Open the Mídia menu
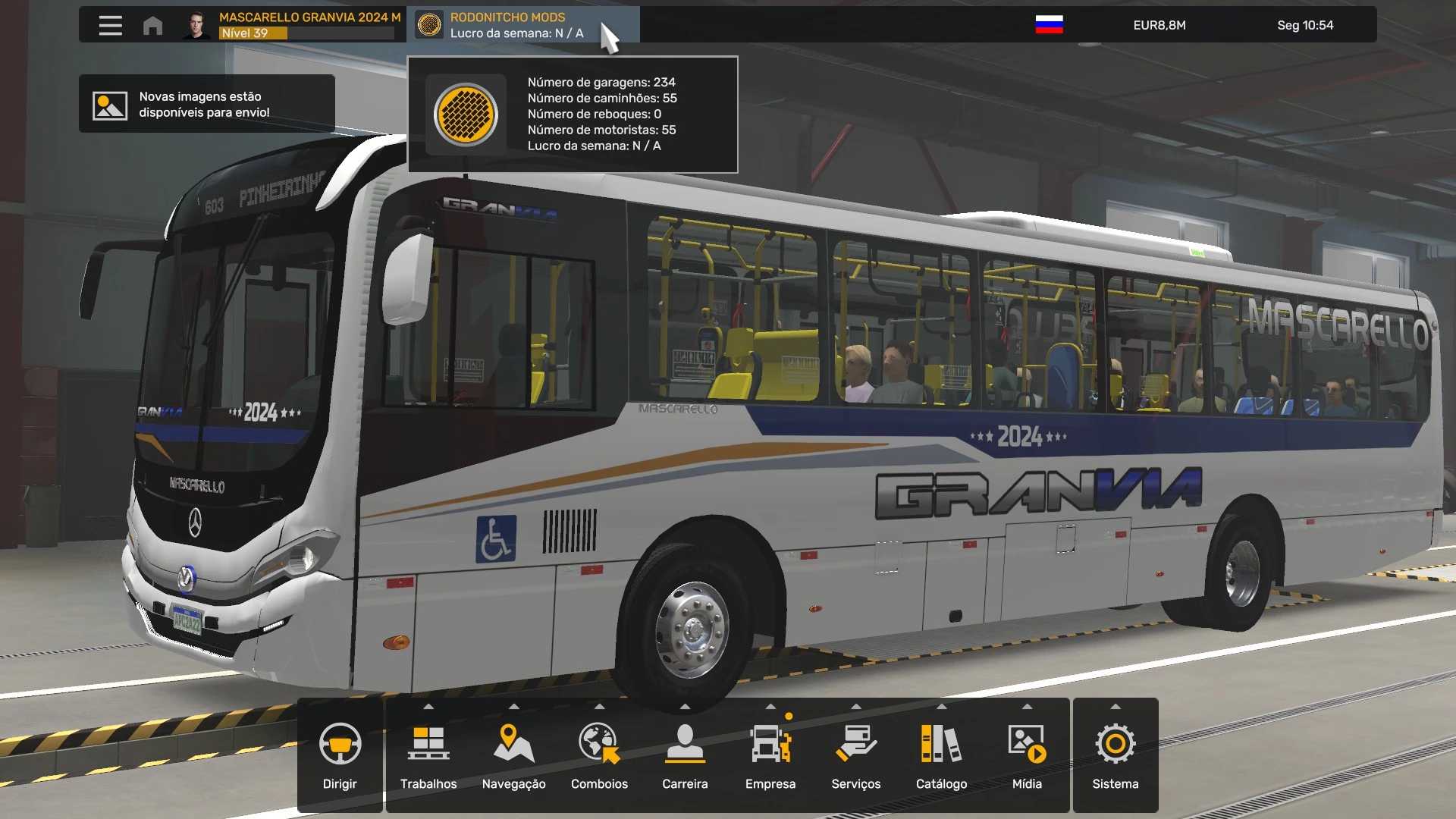Viewport: 1456px width, 819px height. point(1027,755)
